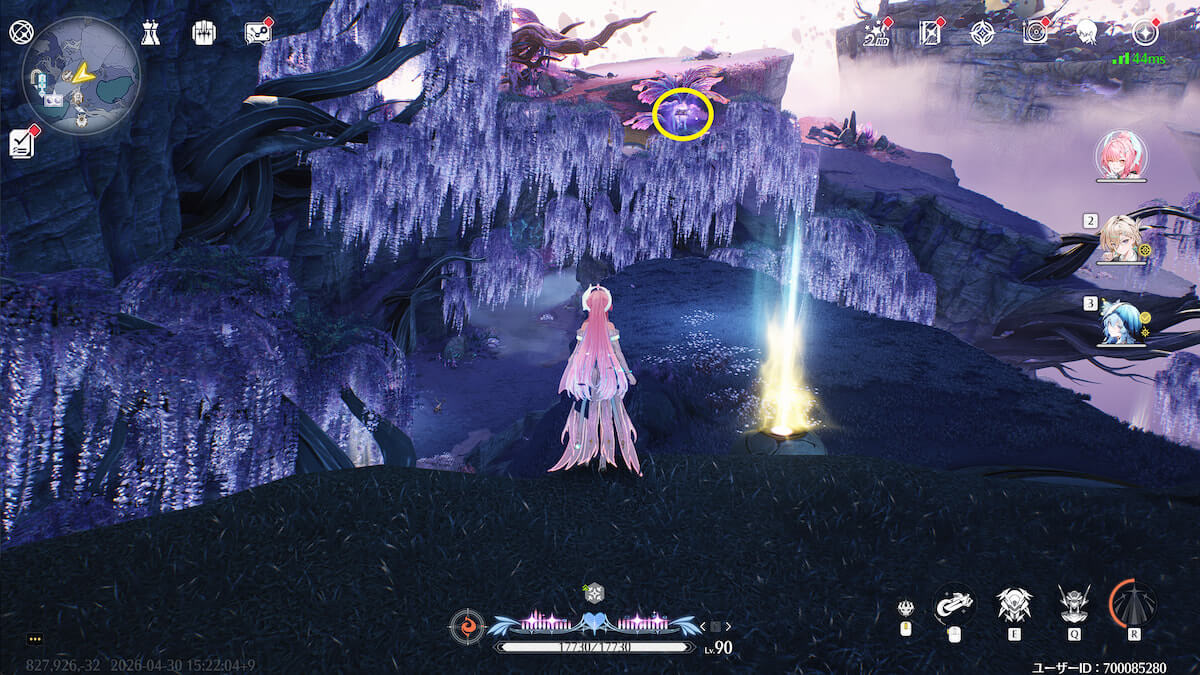Open the chess pieces menu icon
This screenshot has height=675, width=1200.
(x=150, y=33)
